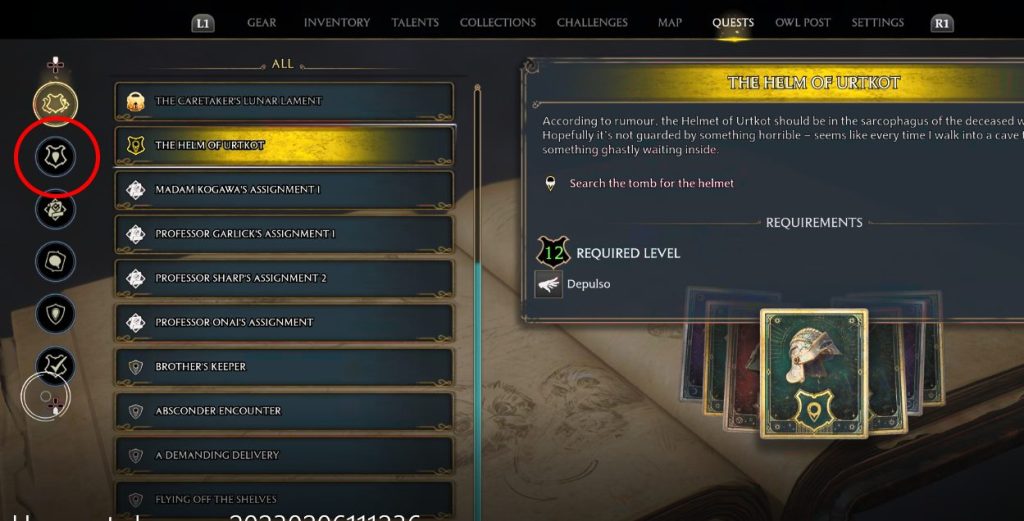The width and height of the screenshot is (1024, 521).
Task: Pick Professor Sharp's Assignment 2
Action: point(284,278)
